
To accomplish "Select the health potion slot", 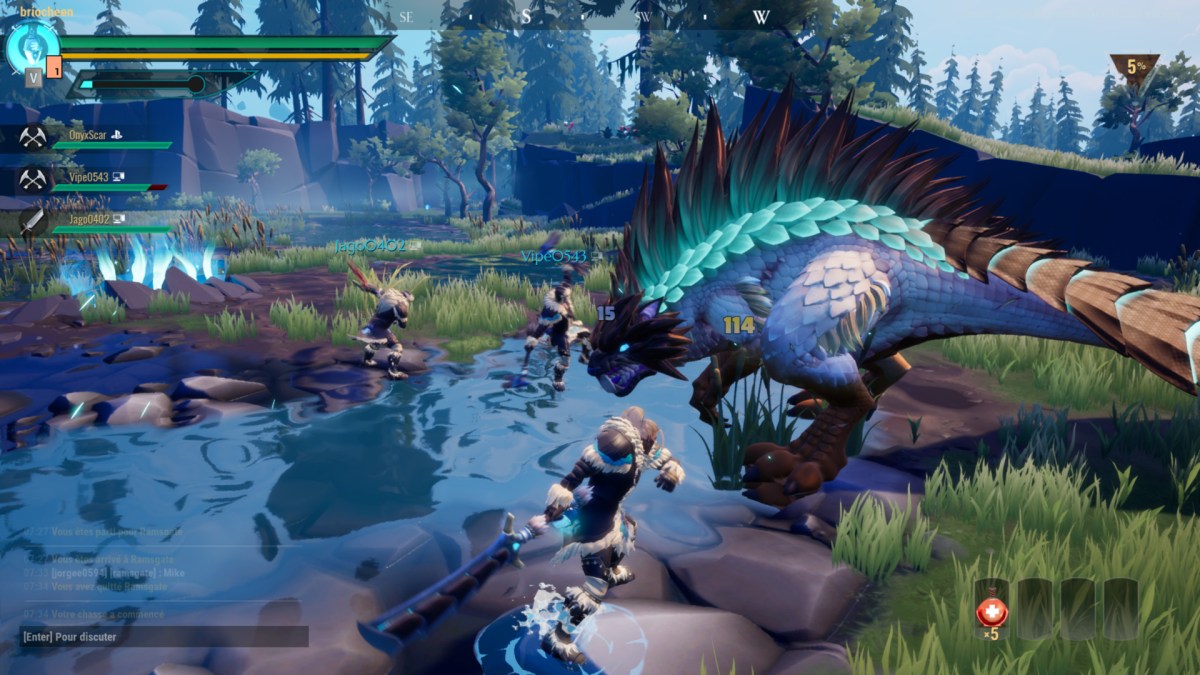I will coord(991,610).
